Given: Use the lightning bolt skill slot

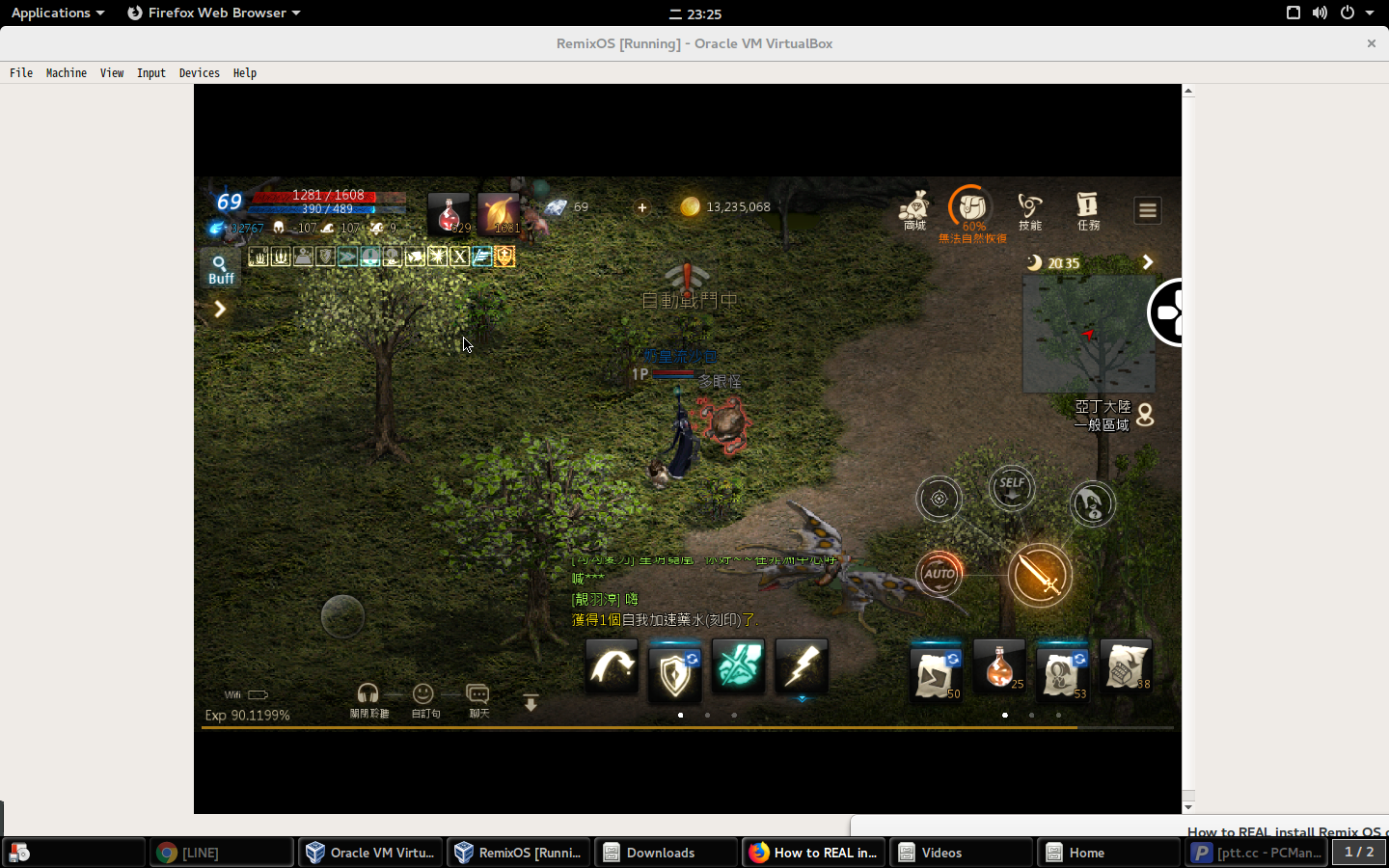Looking at the screenshot, I should point(802,666).
